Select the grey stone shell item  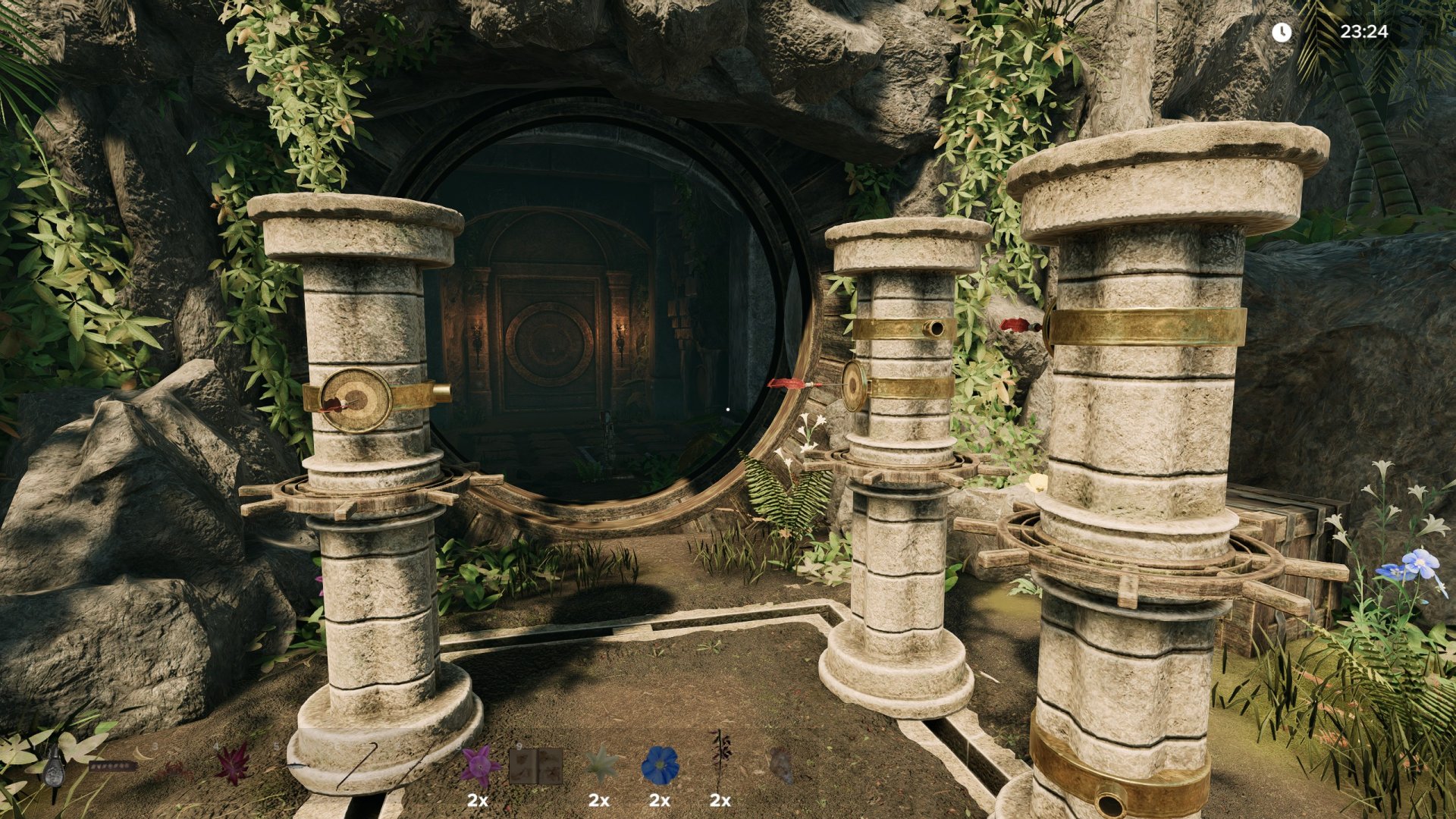[x=781, y=764]
